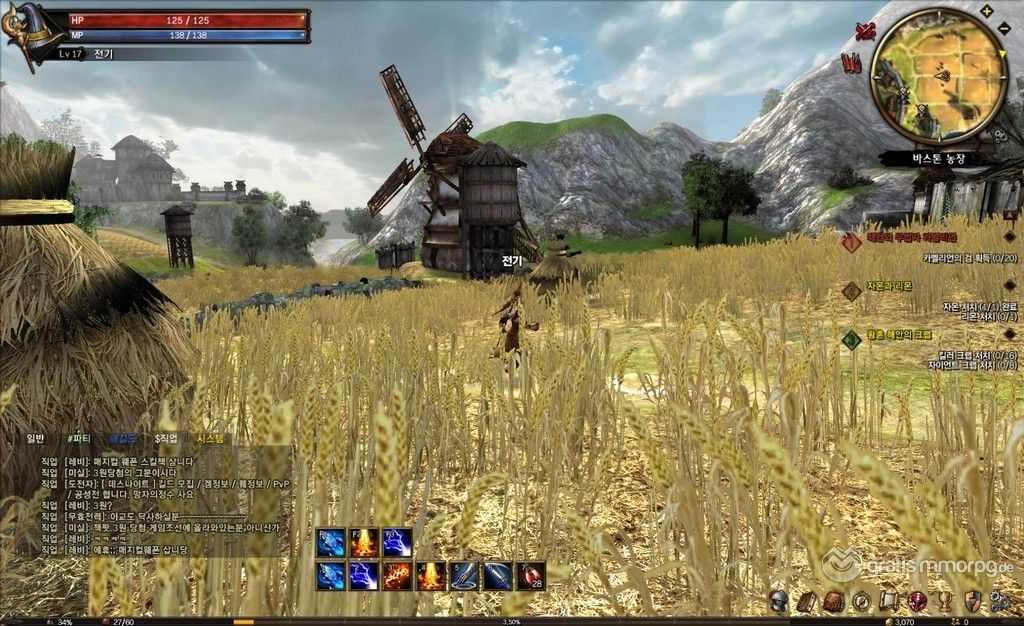Activate the F2 fire pillar skill
The image size is (1024, 626).
coord(364,542)
